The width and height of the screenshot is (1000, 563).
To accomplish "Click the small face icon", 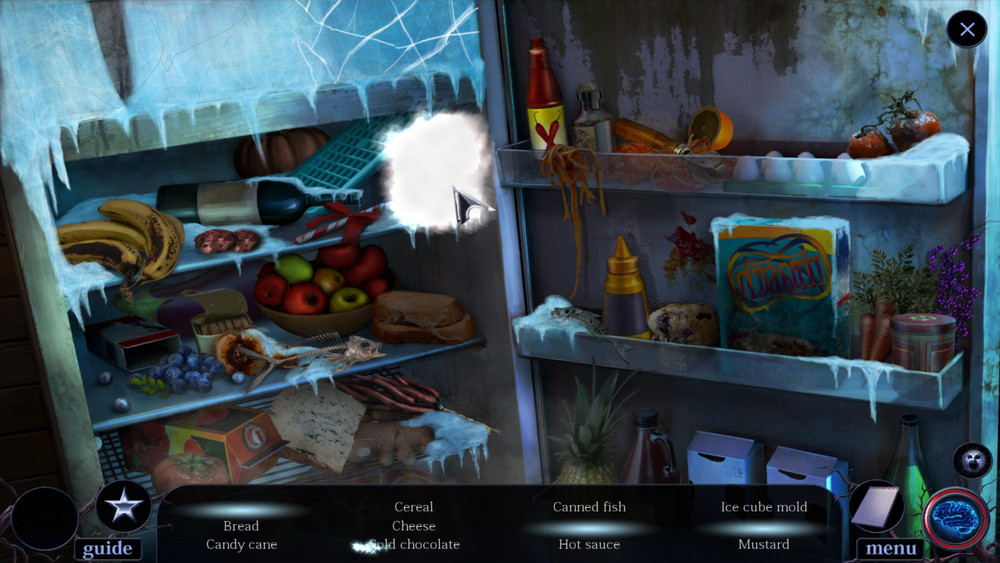I will pyautogui.click(x=972, y=461).
